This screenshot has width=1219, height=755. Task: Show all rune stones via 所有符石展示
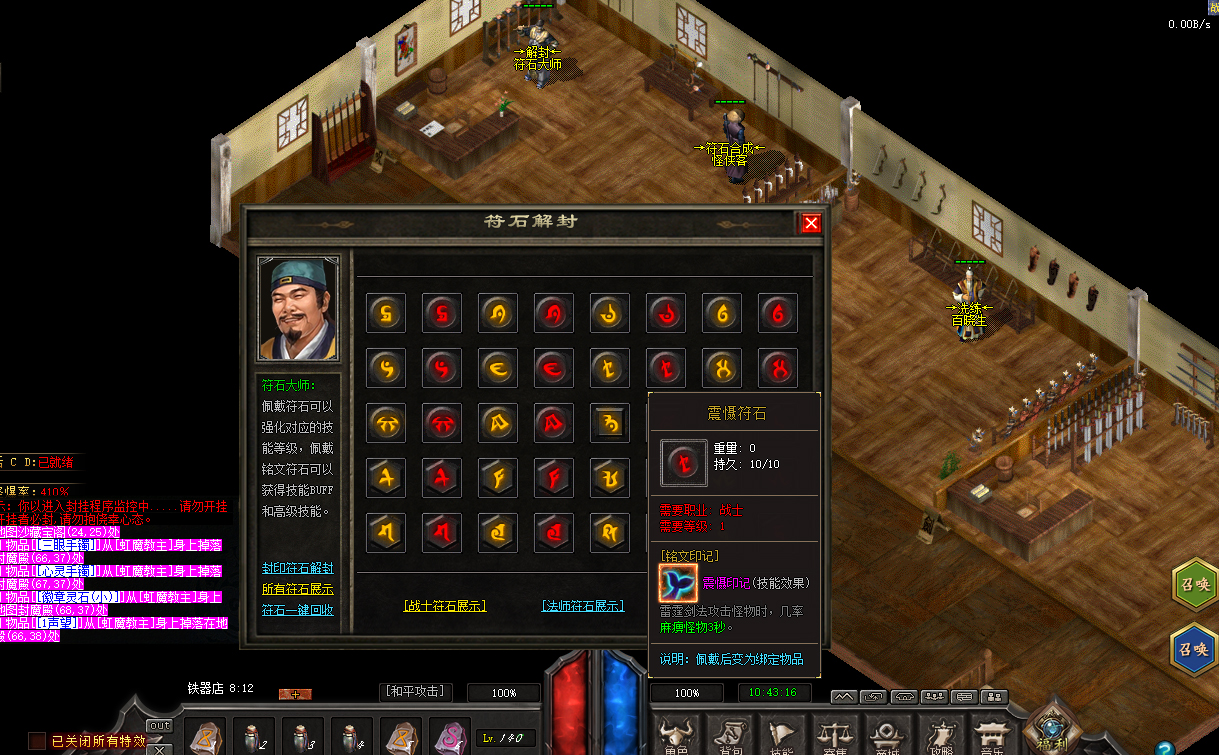297,589
